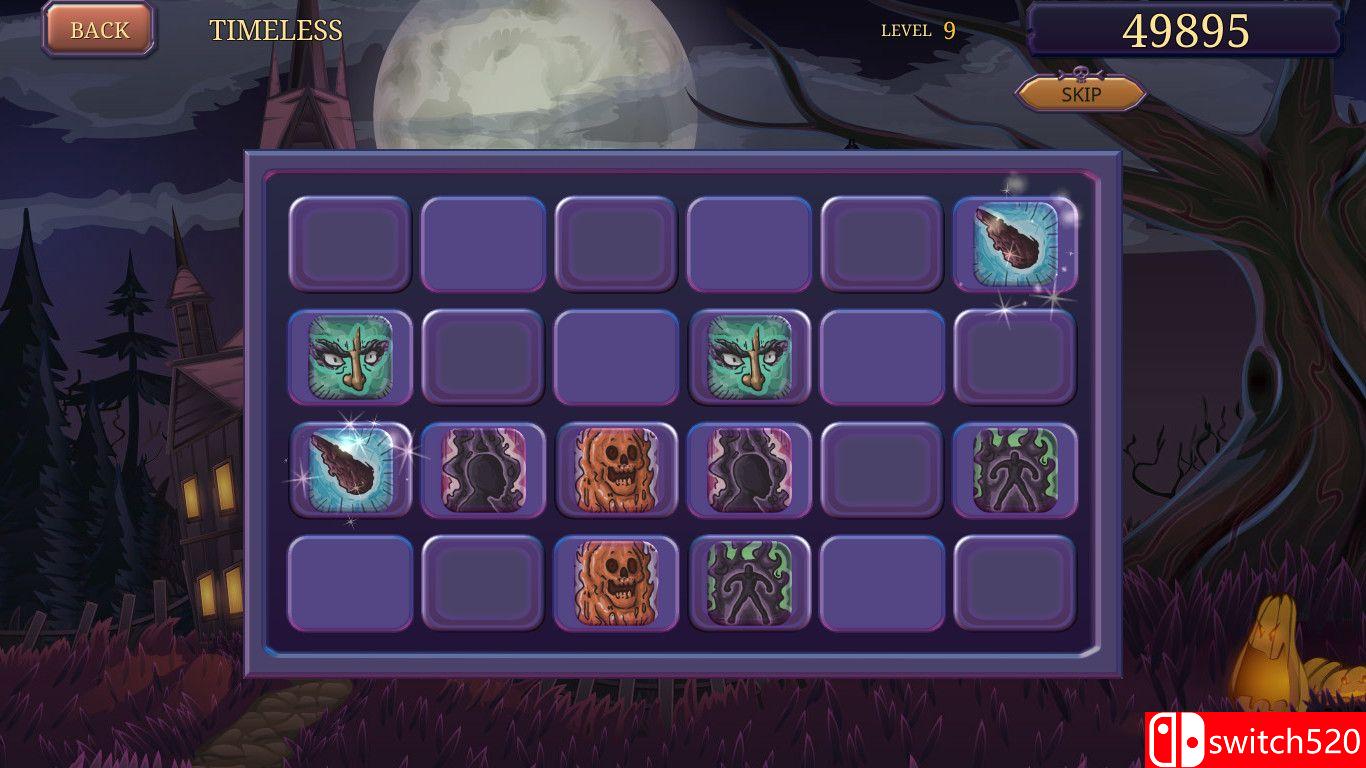Choose the shadow silhouette tile beside the meteor
This screenshot has width=1366, height=768.
pyautogui.click(x=483, y=470)
